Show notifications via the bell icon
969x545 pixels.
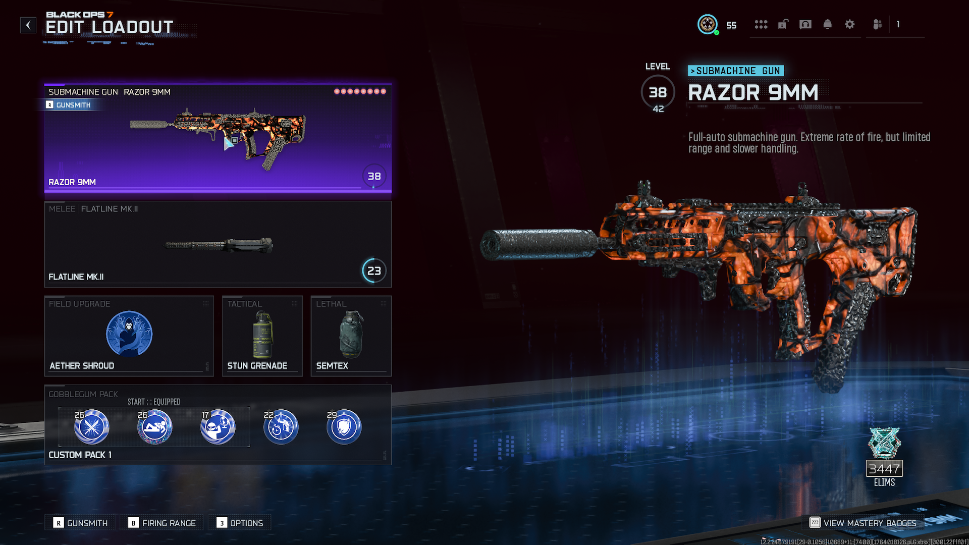tap(827, 25)
